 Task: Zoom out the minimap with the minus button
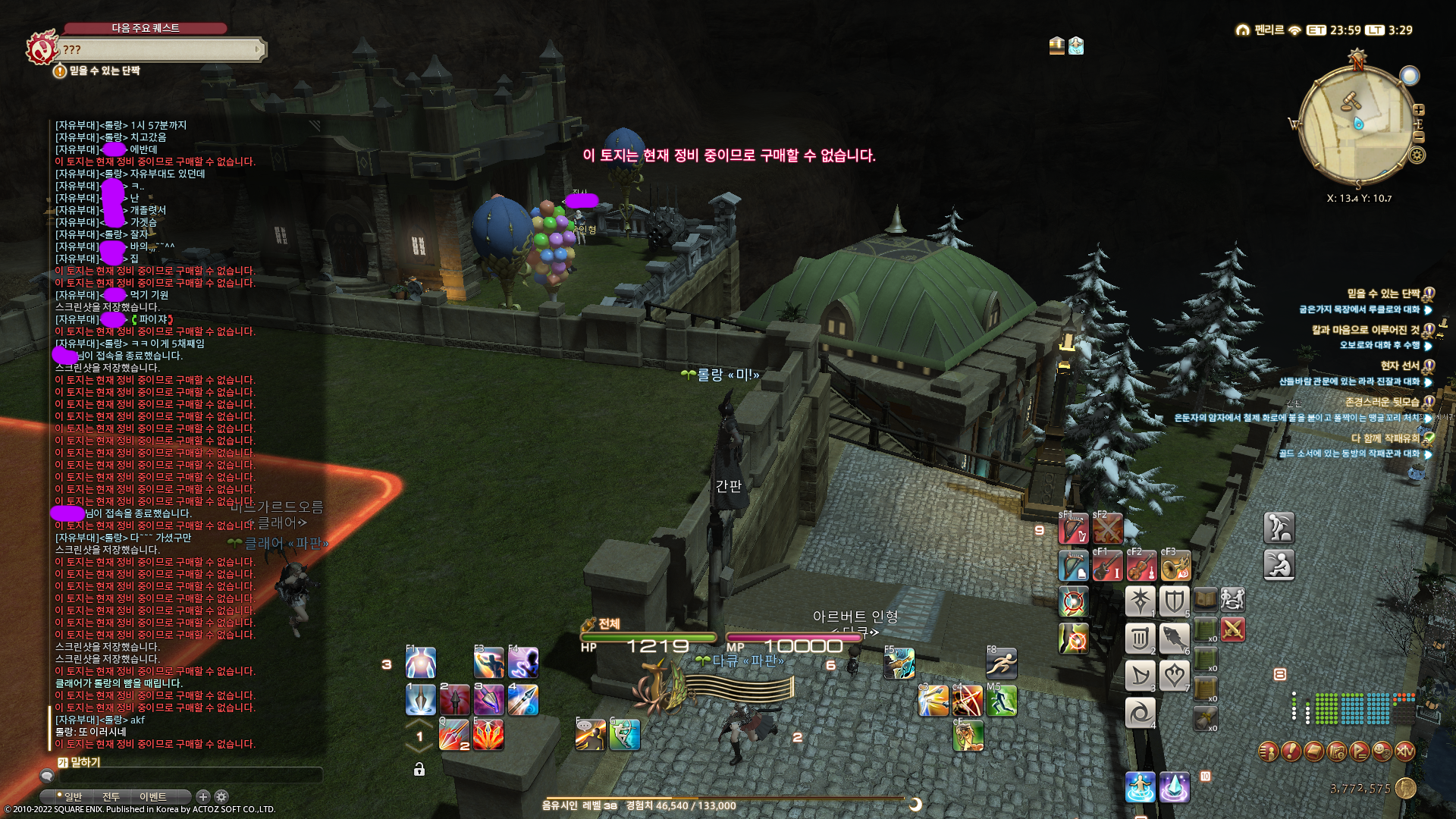1419,137
